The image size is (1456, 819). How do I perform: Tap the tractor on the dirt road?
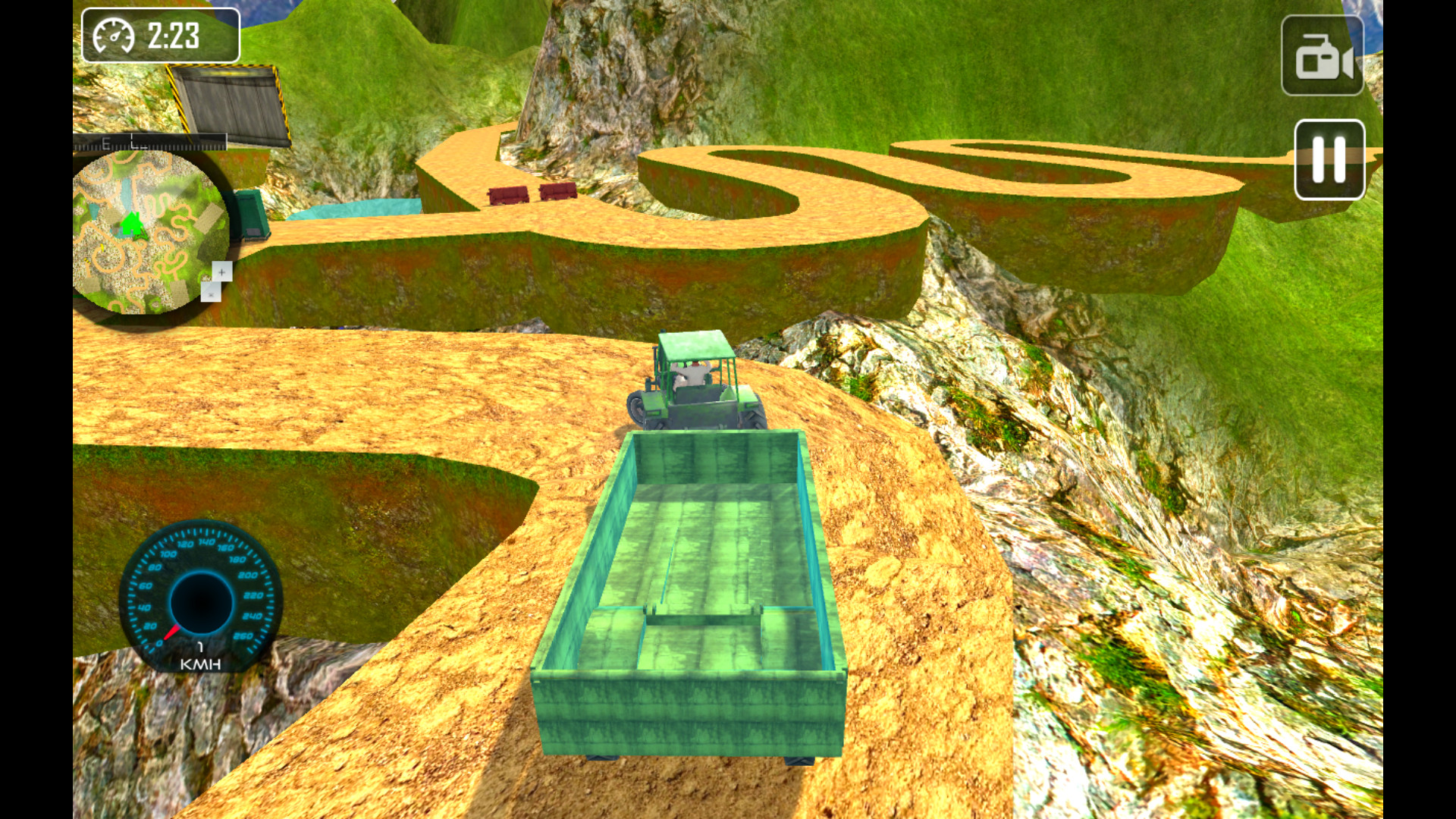[698, 383]
